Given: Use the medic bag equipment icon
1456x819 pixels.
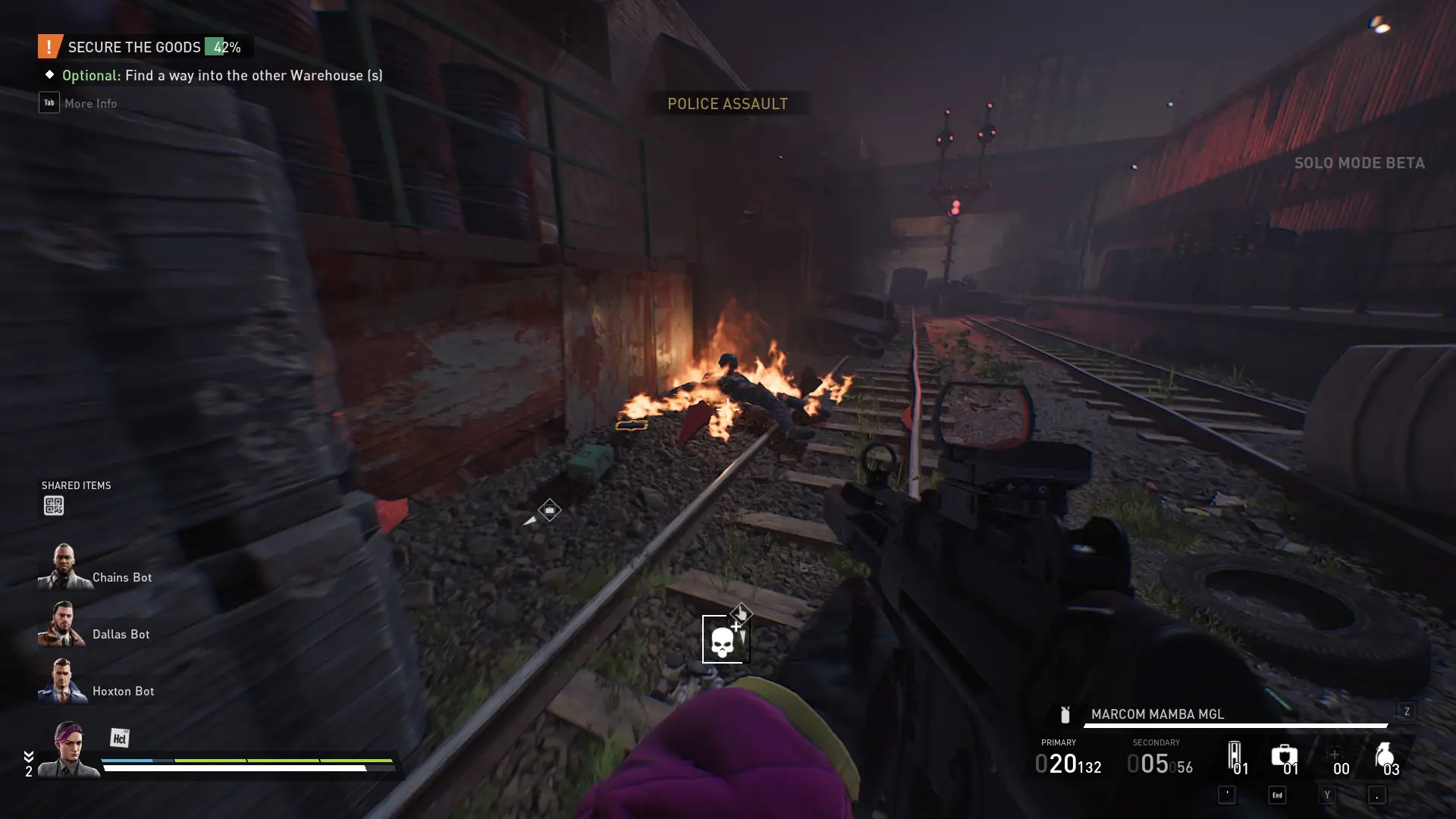Looking at the screenshot, I should (x=1284, y=756).
